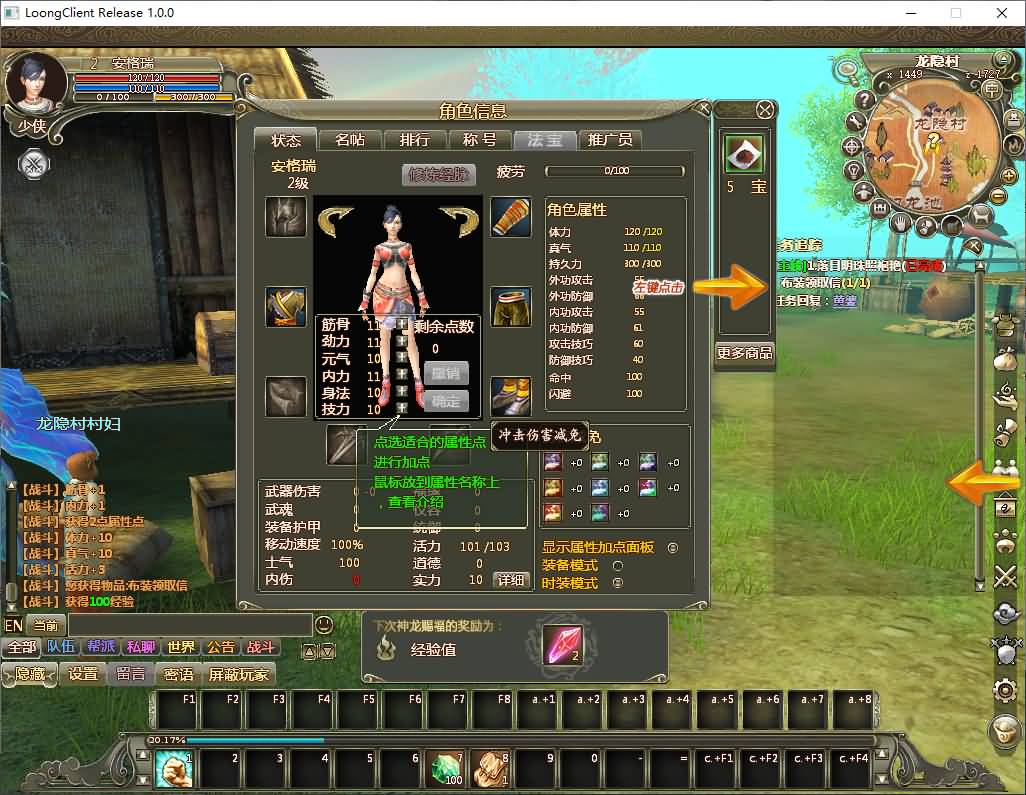Switch chat to the 战斗 combat channel
Image resolution: width=1026 pixels, height=795 pixels.
click(x=261, y=647)
